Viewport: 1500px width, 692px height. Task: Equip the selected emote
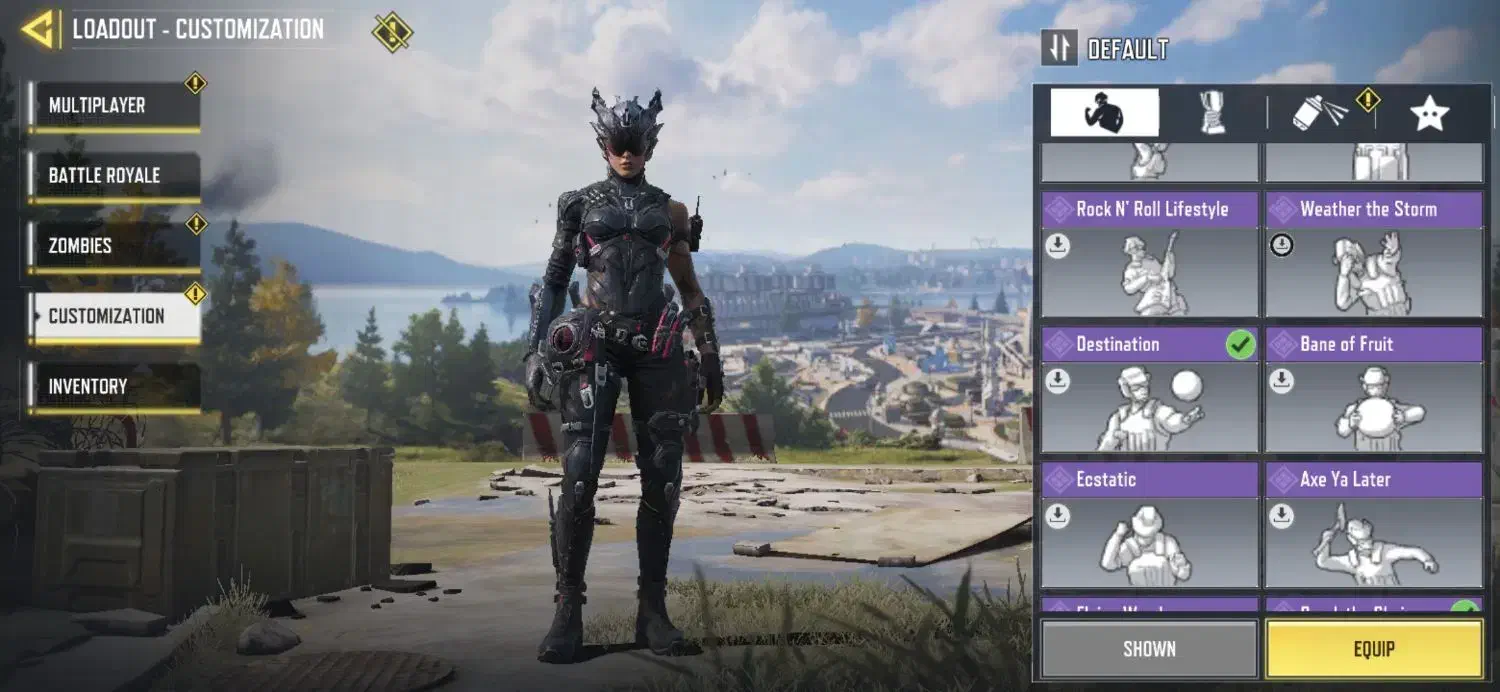1373,649
